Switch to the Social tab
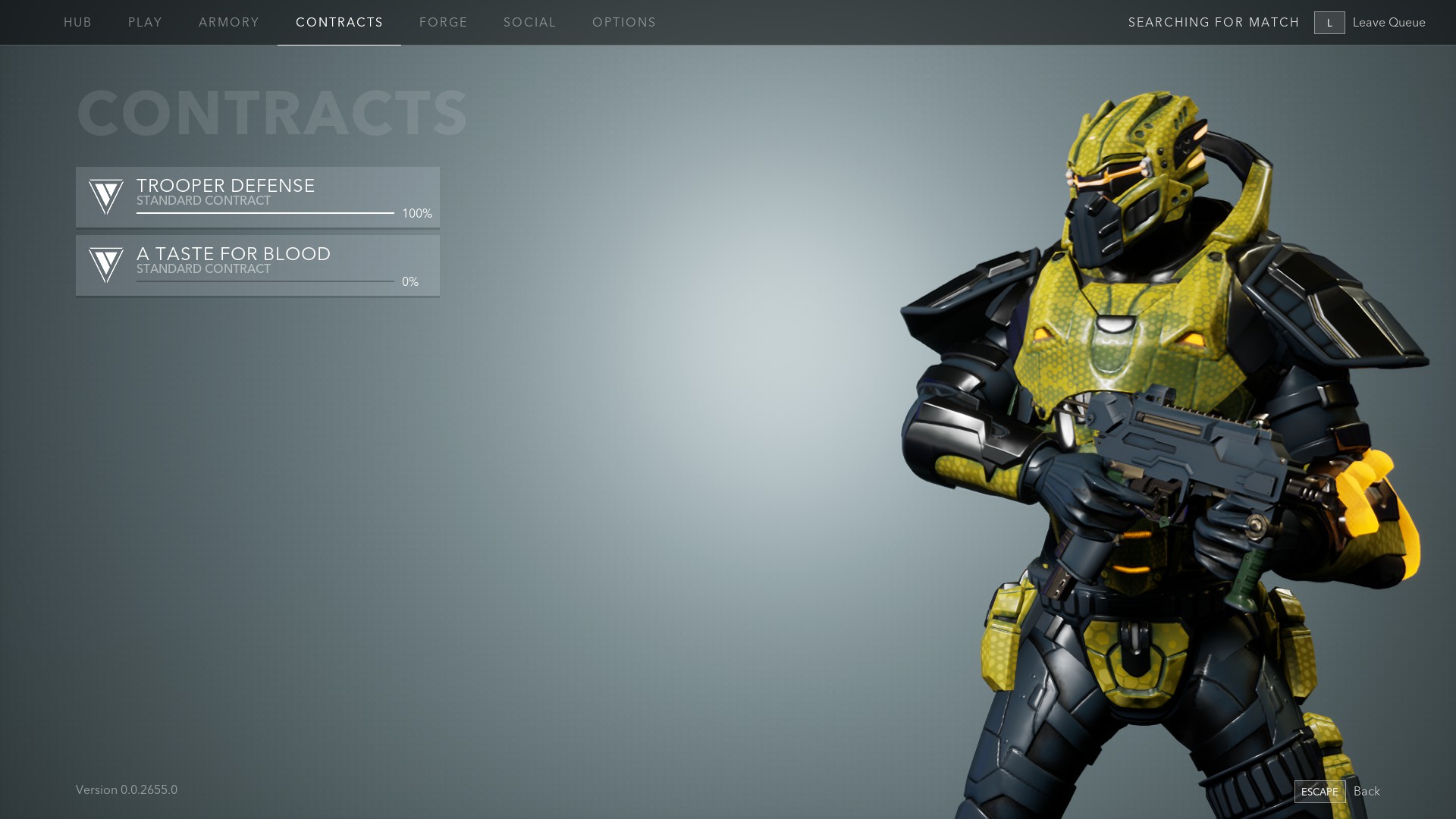Screen dimensions: 1456x819 [530, 23]
